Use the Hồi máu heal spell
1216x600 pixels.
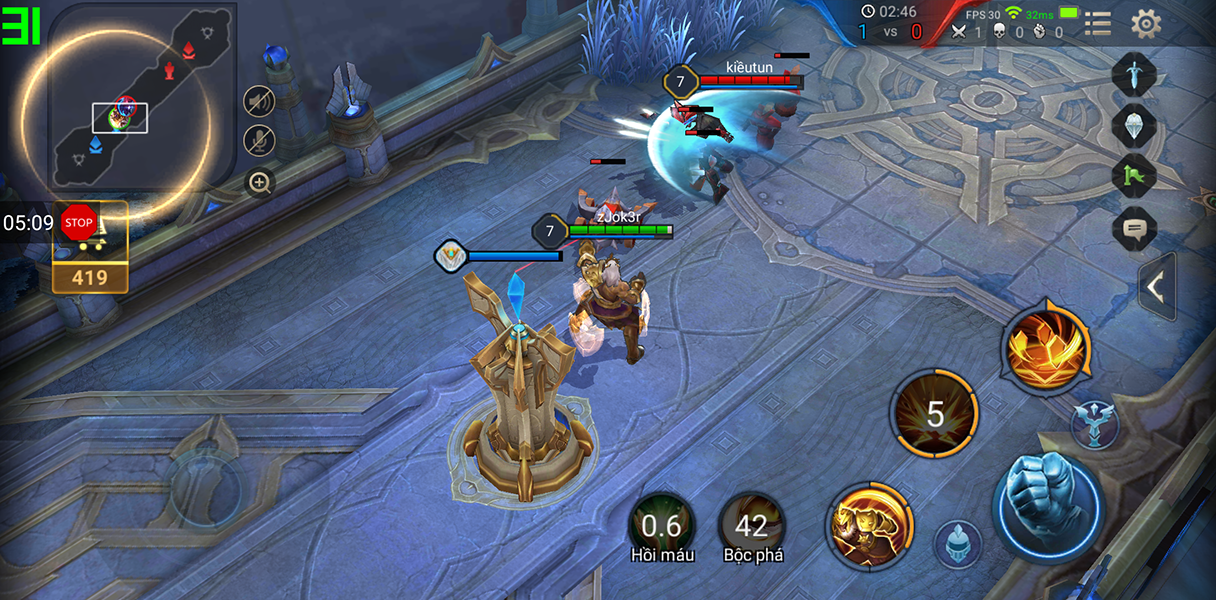[x=661, y=526]
